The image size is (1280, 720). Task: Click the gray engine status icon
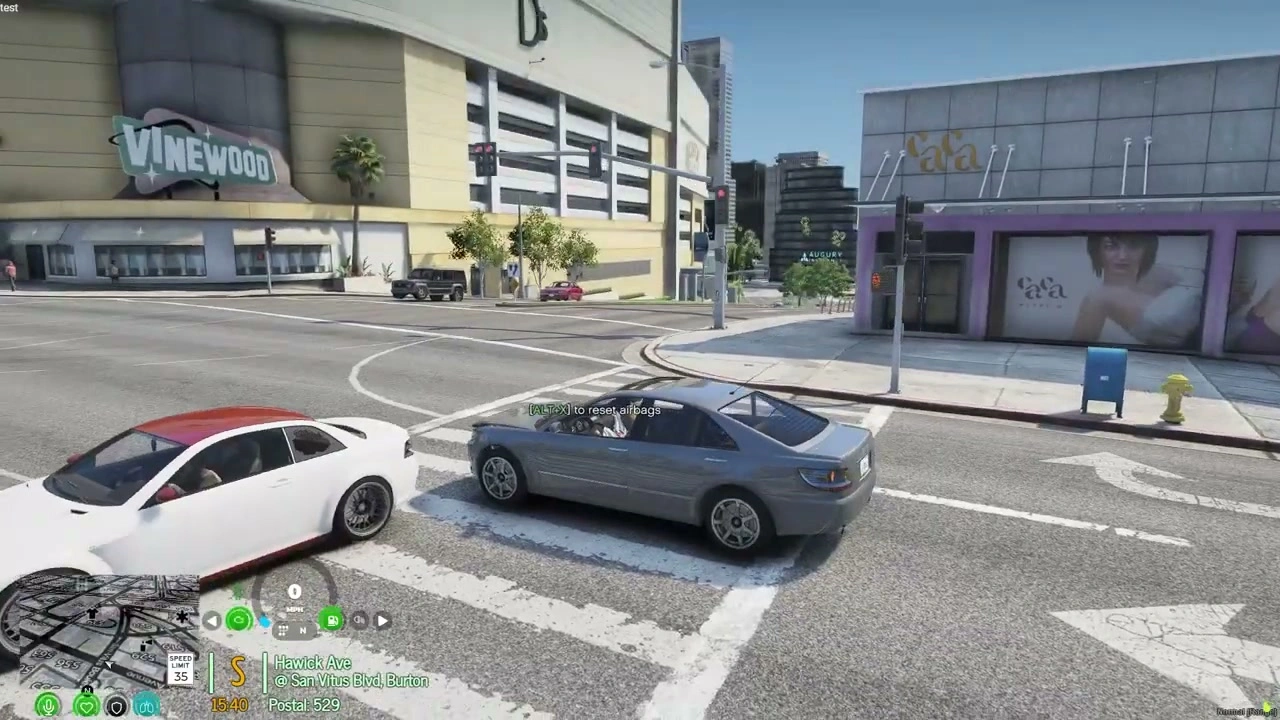tap(359, 620)
